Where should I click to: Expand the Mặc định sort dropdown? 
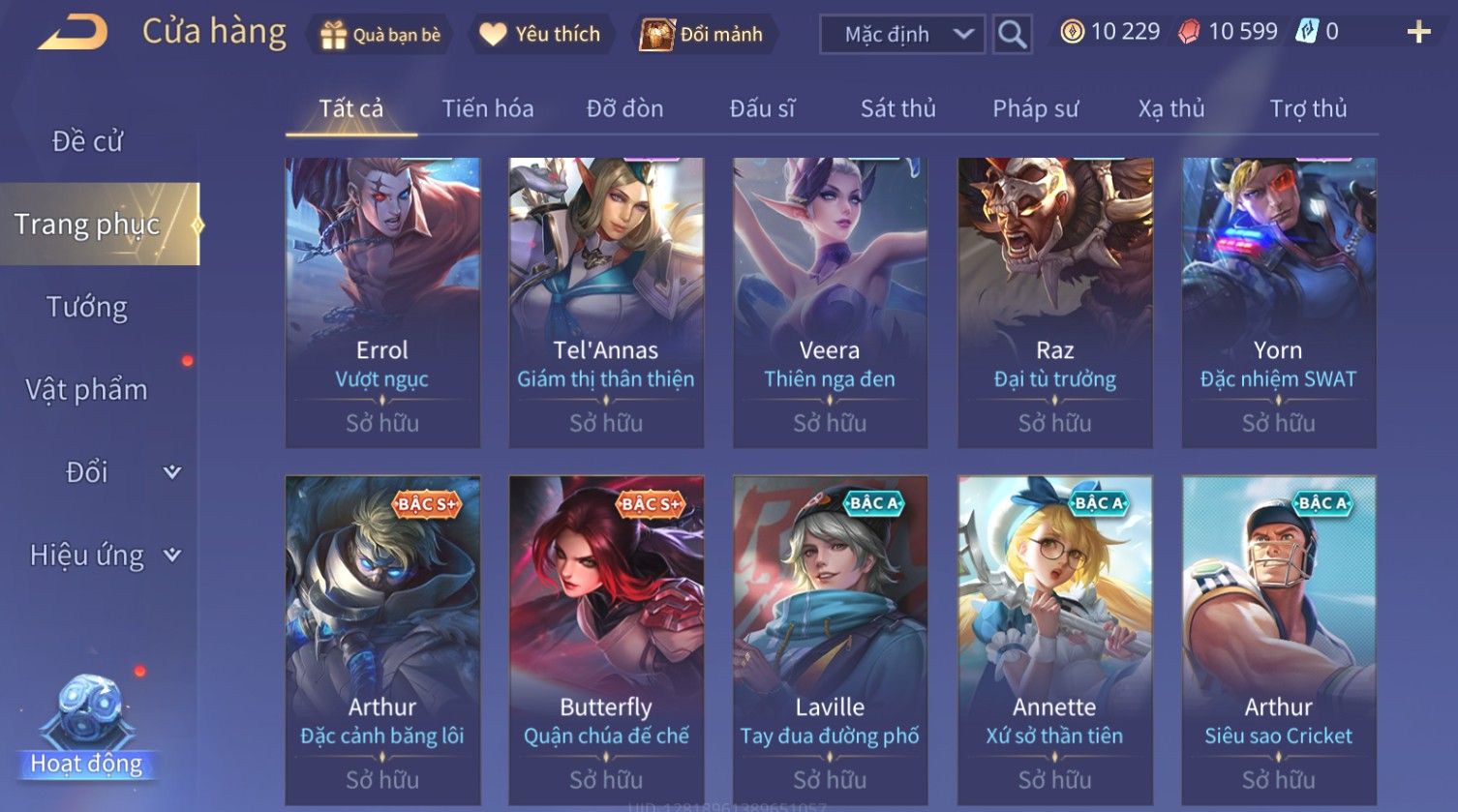click(901, 35)
